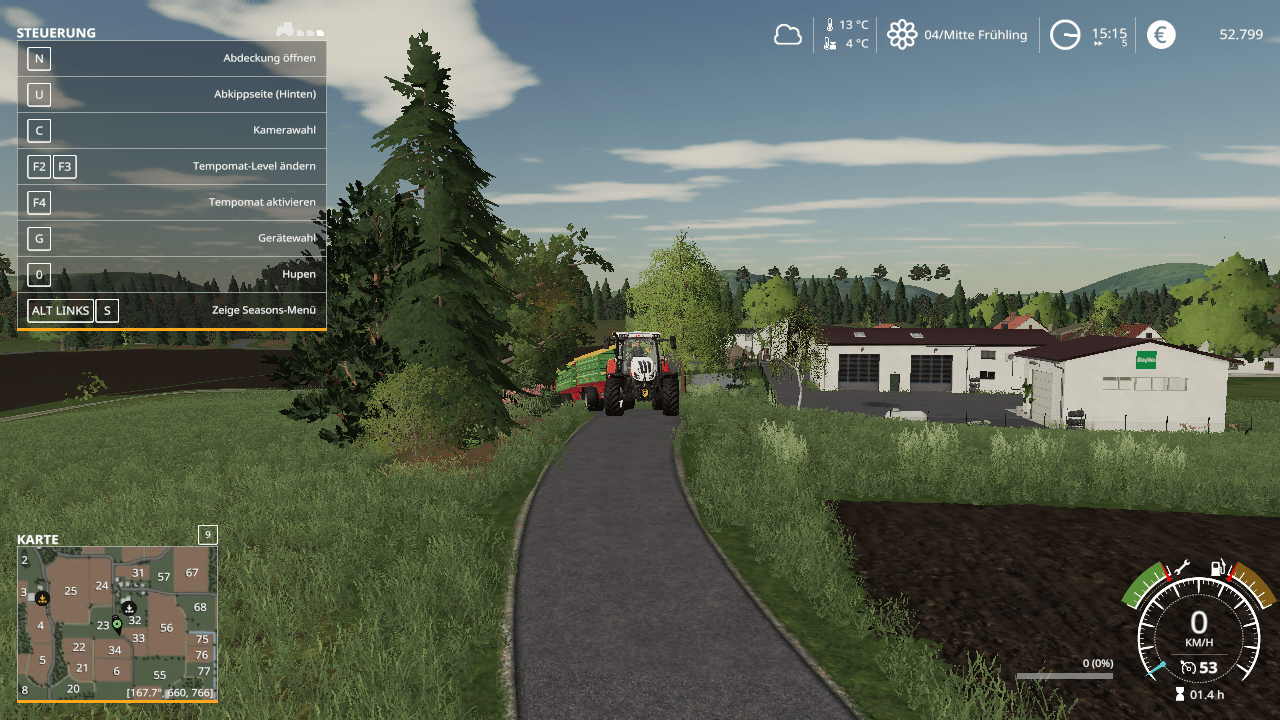This screenshot has width=1280, height=720.
Task: Click the clock icon in the top bar
Action: click(1065, 35)
